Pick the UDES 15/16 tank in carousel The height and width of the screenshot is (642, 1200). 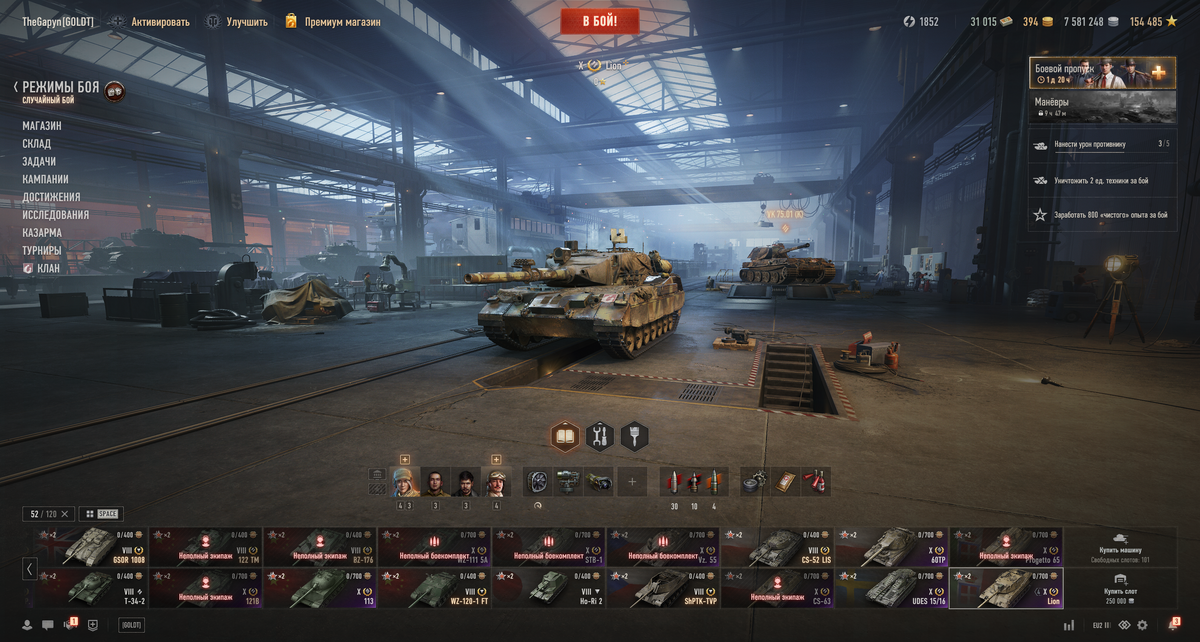[892, 588]
